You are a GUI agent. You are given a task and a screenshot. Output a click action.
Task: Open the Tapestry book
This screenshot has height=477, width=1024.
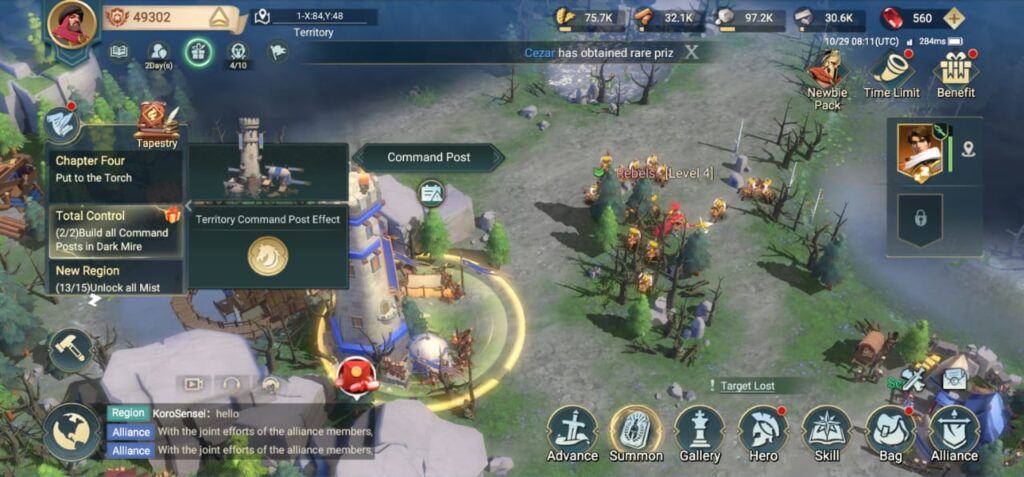156,121
